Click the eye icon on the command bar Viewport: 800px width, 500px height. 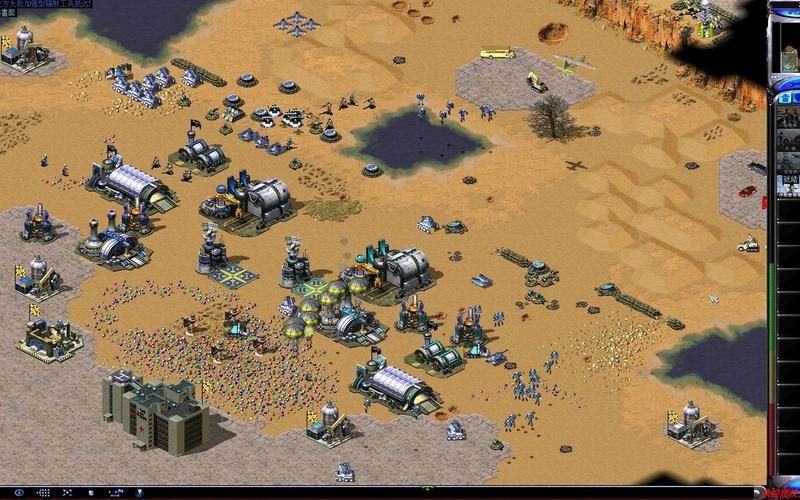pyautogui.click(x=19, y=493)
